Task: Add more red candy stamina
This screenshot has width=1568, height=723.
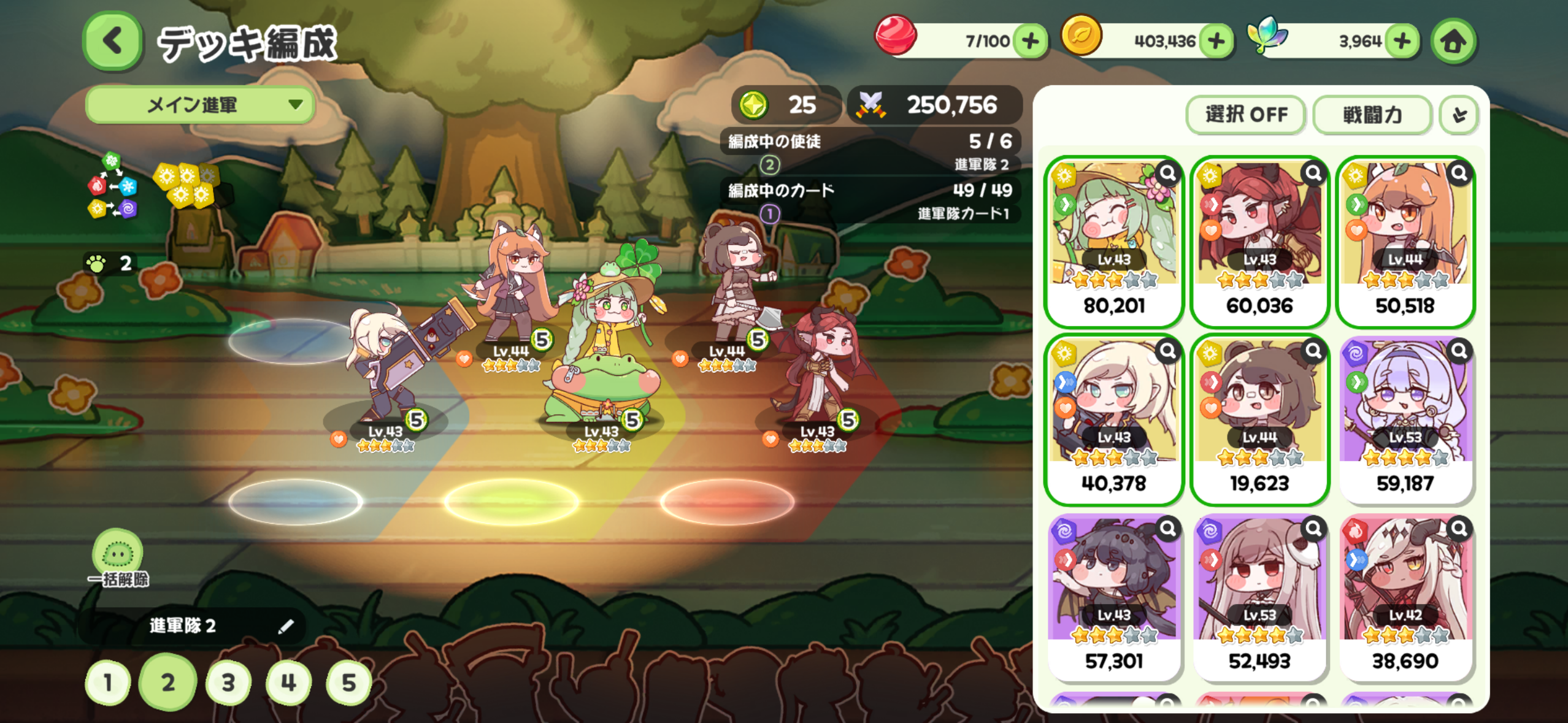Action: click(1031, 42)
